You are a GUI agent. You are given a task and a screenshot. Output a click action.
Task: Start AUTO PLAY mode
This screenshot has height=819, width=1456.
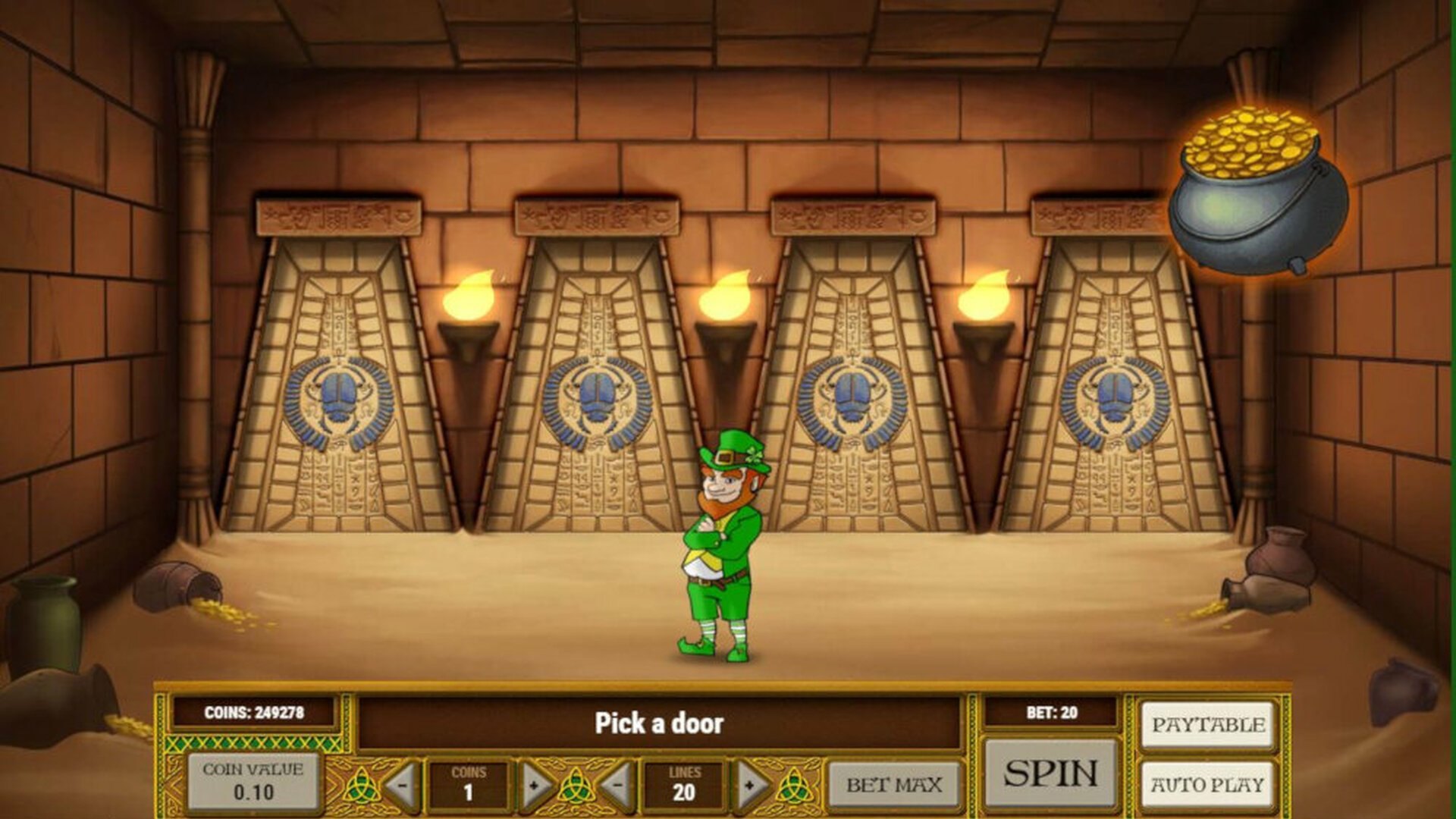click(1208, 784)
